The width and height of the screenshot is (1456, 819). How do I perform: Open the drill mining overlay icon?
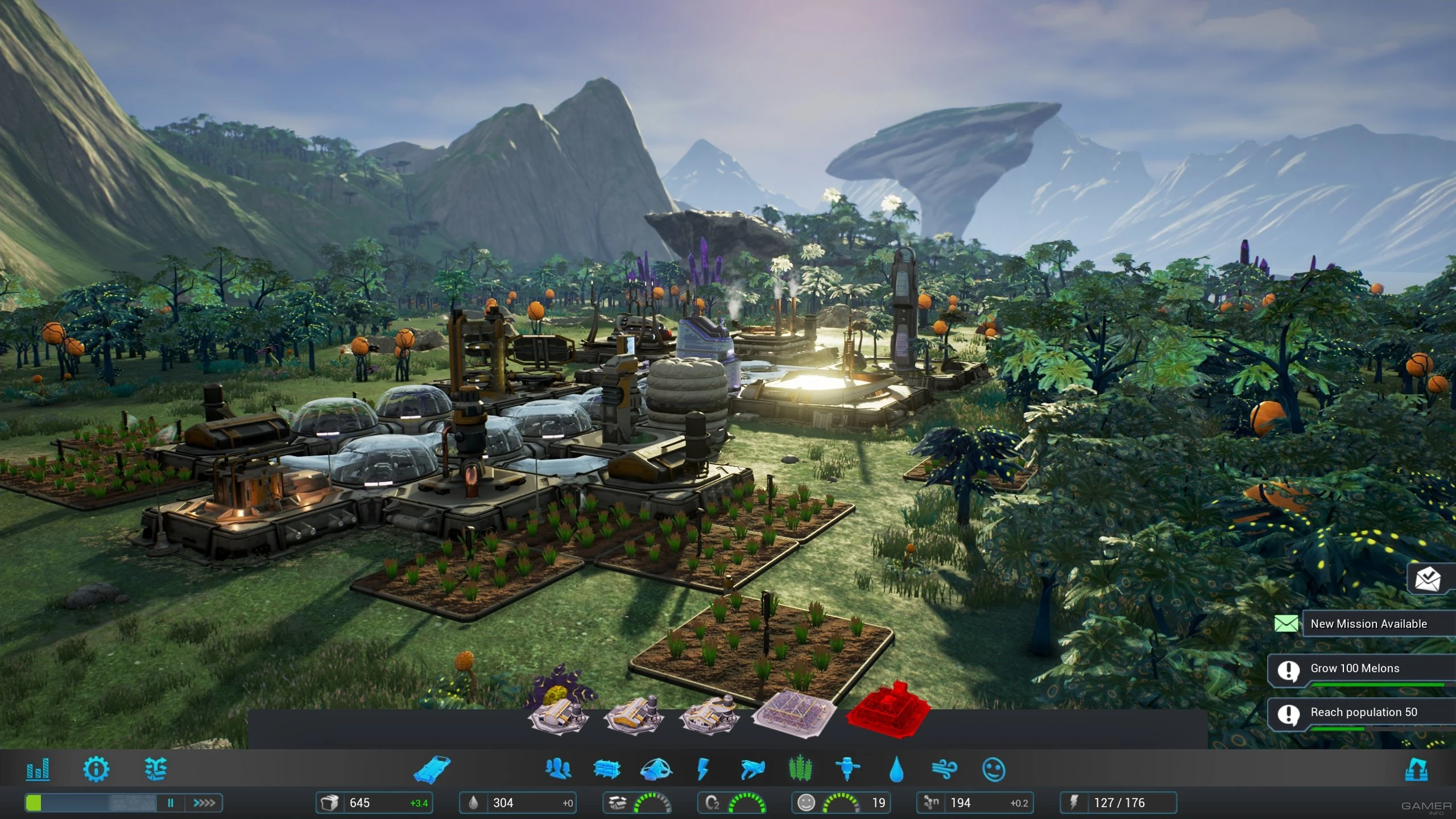tap(849, 770)
